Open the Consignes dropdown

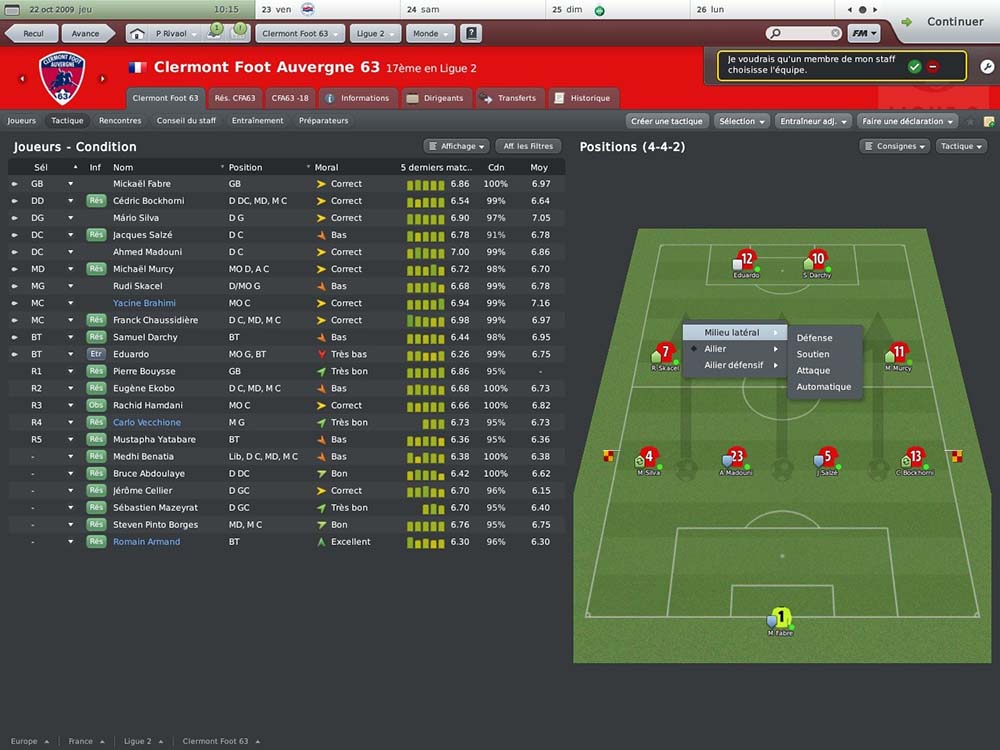click(896, 146)
